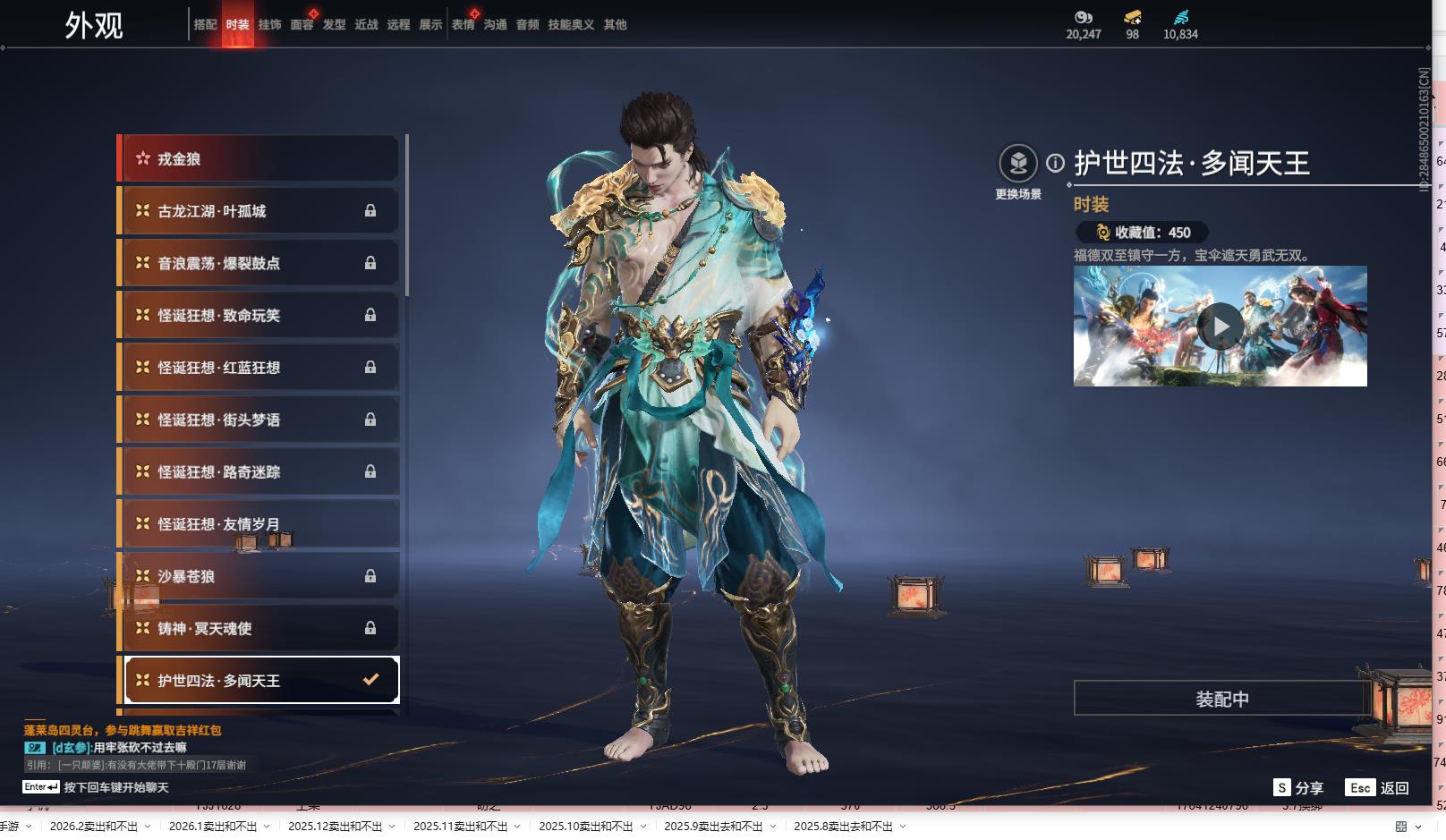Open the 挂饰 accessories tab
Image resolution: width=1446 pixels, height=840 pixels.
pos(269,25)
